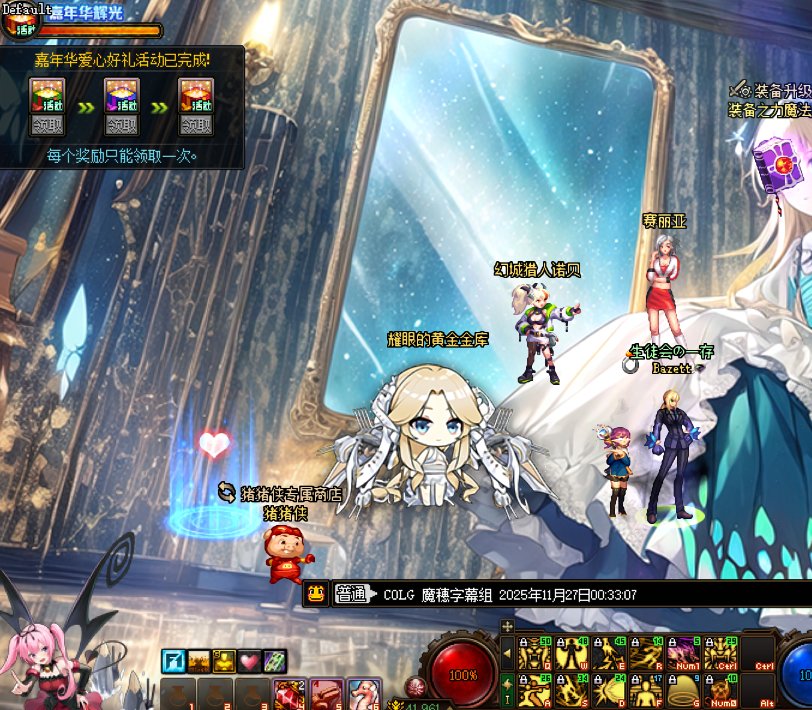This screenshot has width=812, height=710.
Task: Activate the skill bound to Q
Action: (536, 653)
